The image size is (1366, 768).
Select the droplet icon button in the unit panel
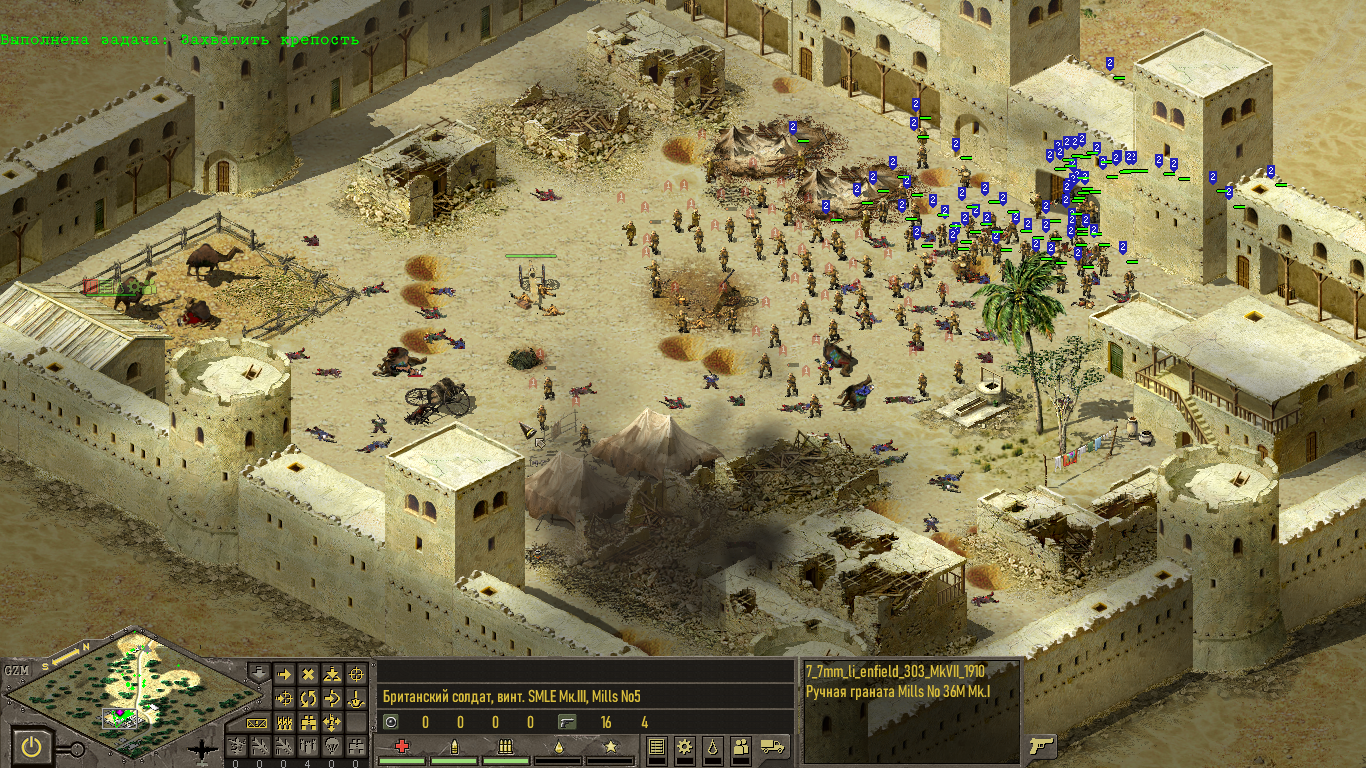click(713, 746)
